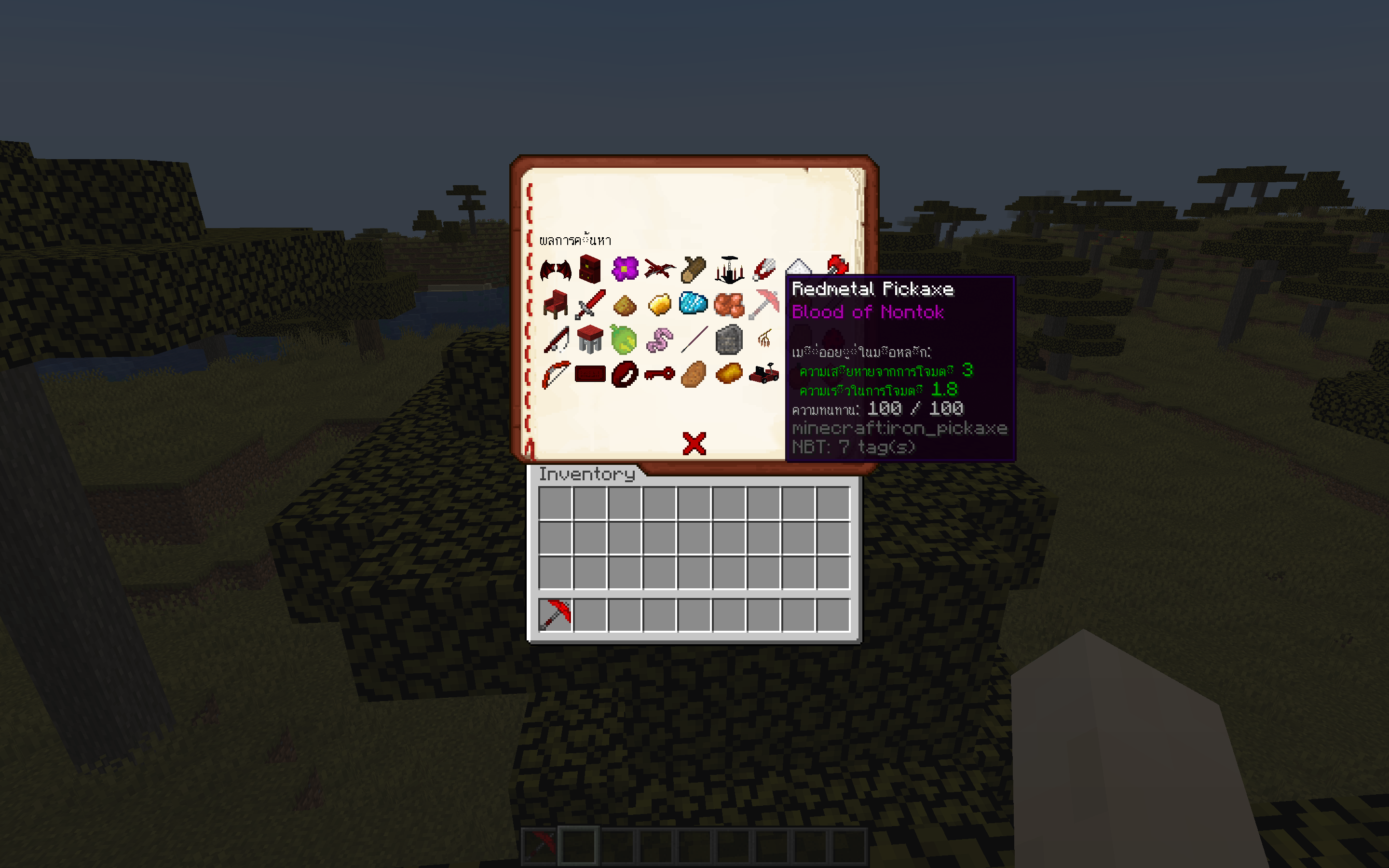Select the red dragon figurine item
This screenshot has width=1389, height=868.
point(660,270)
